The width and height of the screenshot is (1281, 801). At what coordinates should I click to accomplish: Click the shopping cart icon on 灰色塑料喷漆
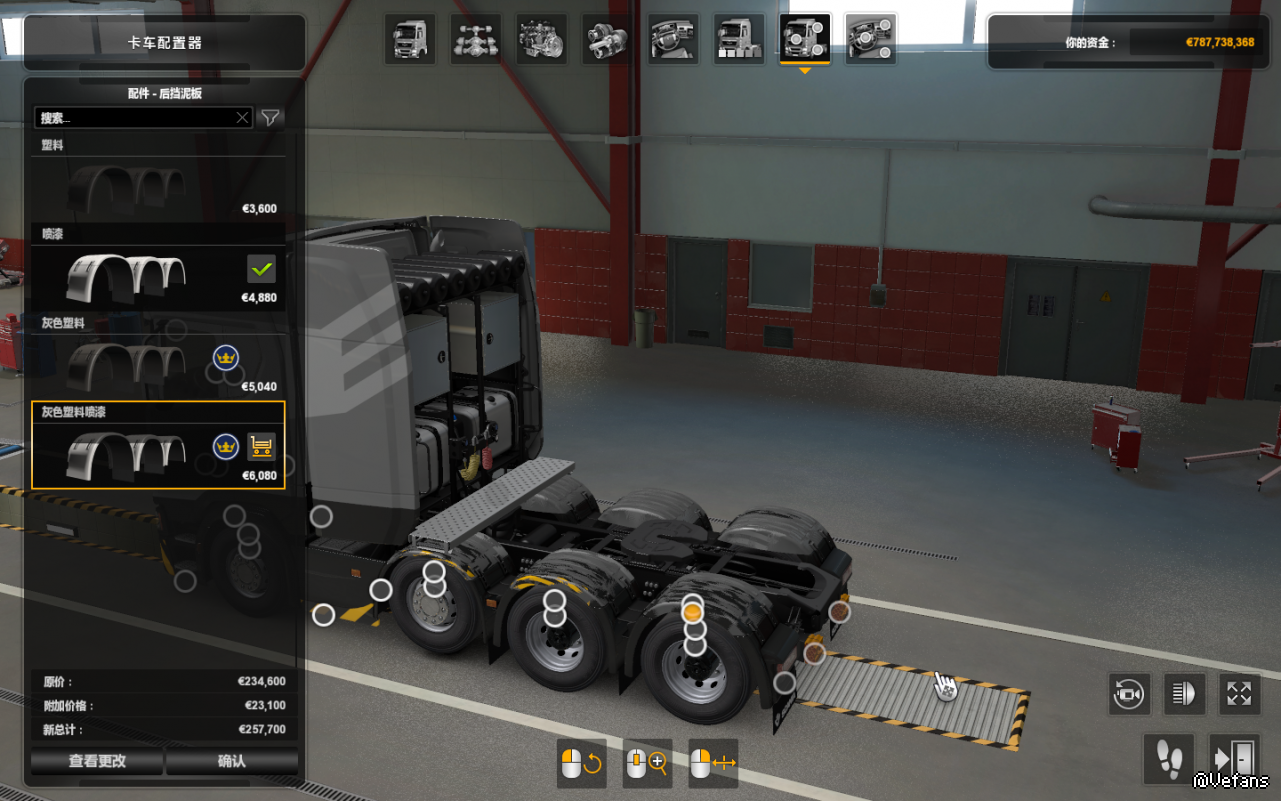coord(261,446)
